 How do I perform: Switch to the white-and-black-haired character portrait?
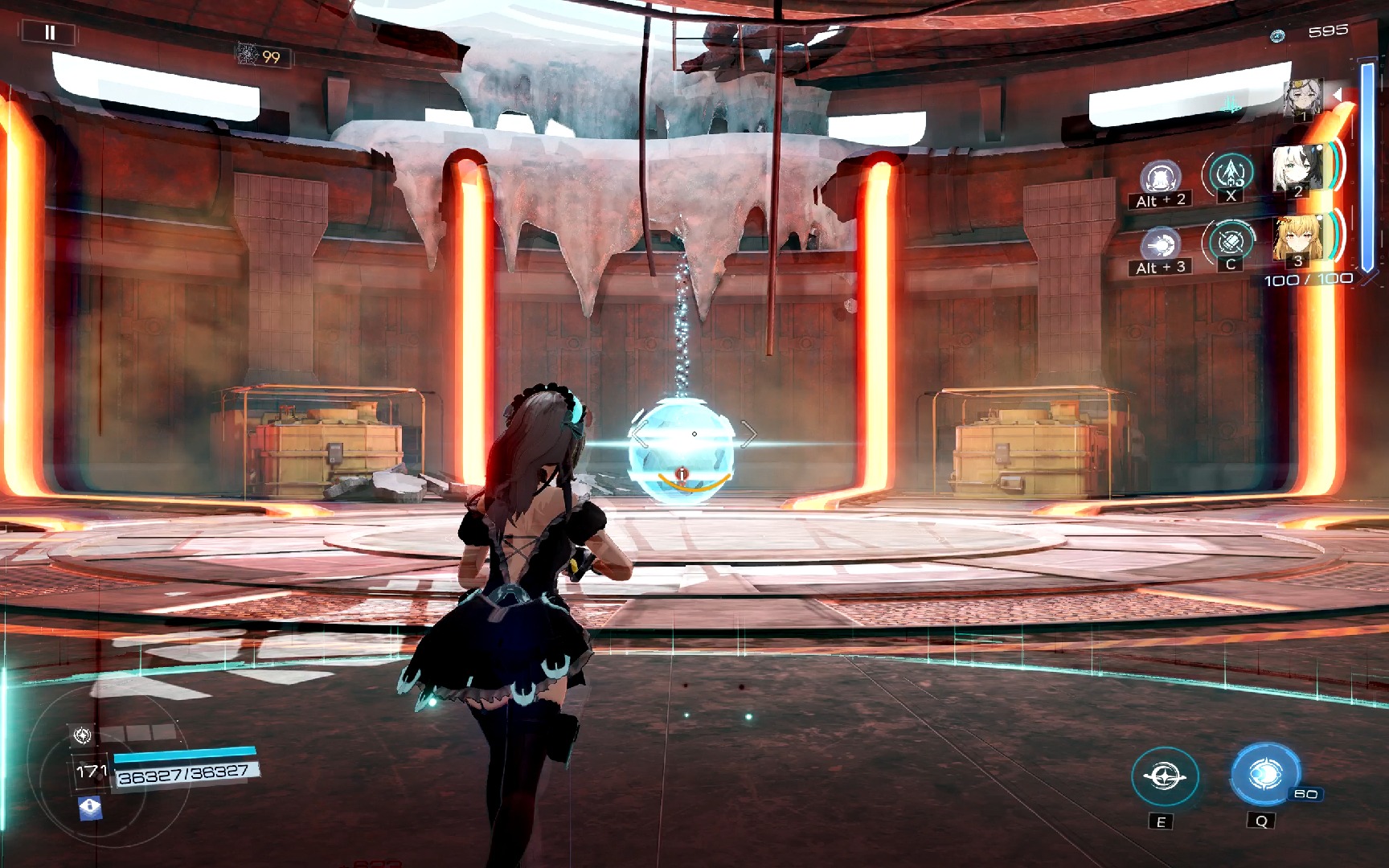1297,169
